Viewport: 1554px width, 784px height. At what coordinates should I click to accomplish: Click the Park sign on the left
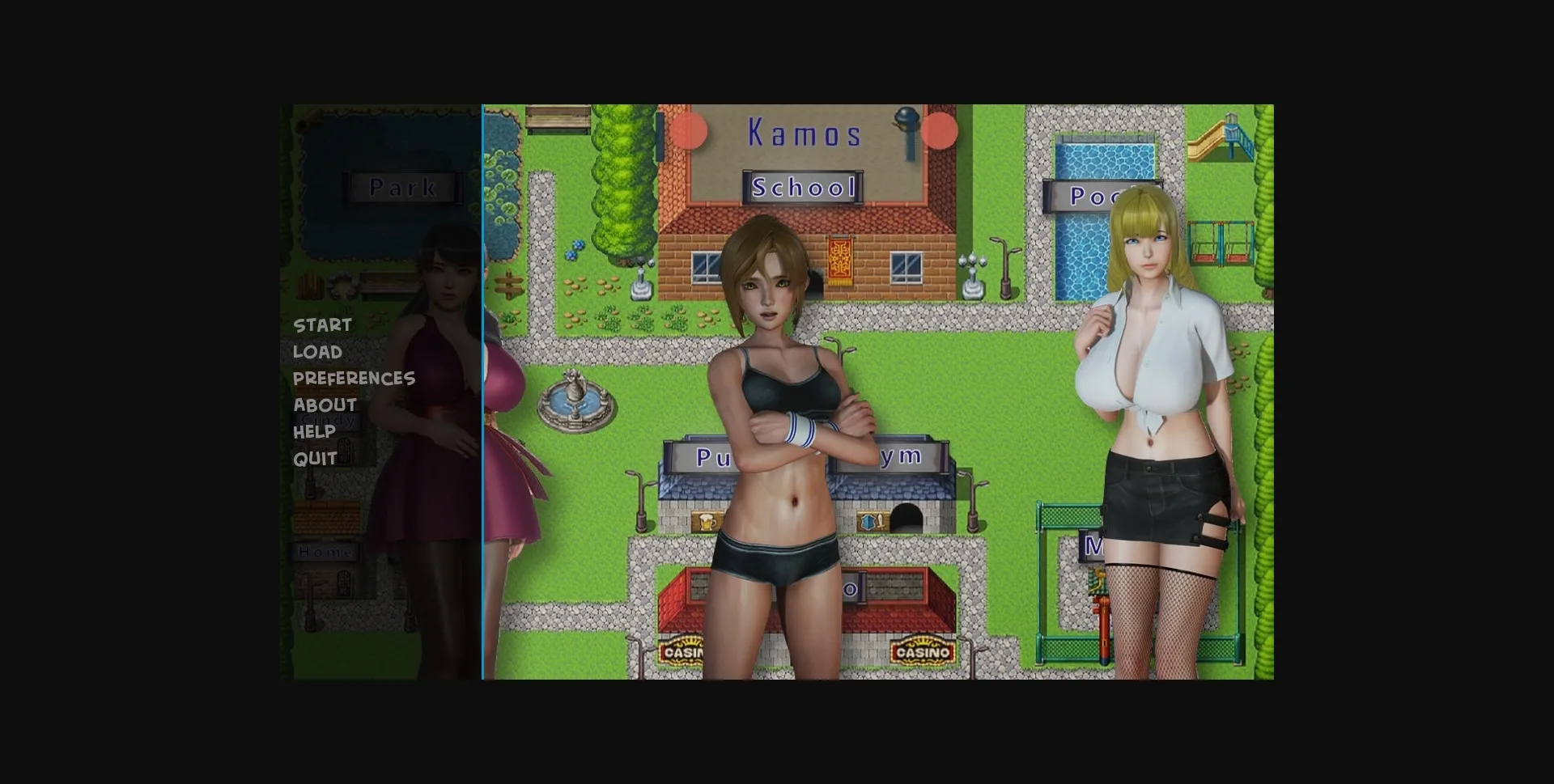(403, 188)
